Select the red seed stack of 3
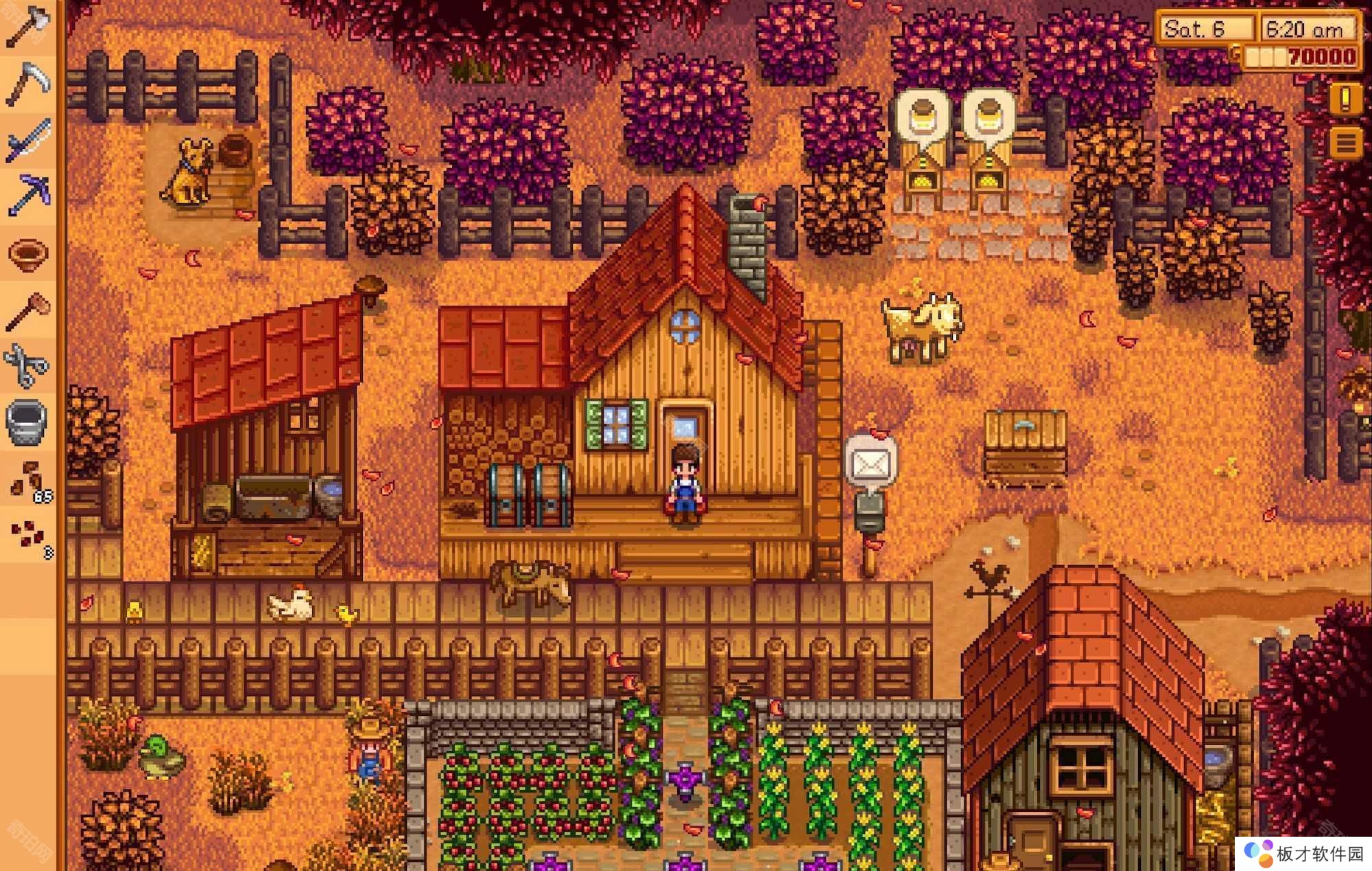1372x871 pixels. pyautogui.click(x=29, y=536)
